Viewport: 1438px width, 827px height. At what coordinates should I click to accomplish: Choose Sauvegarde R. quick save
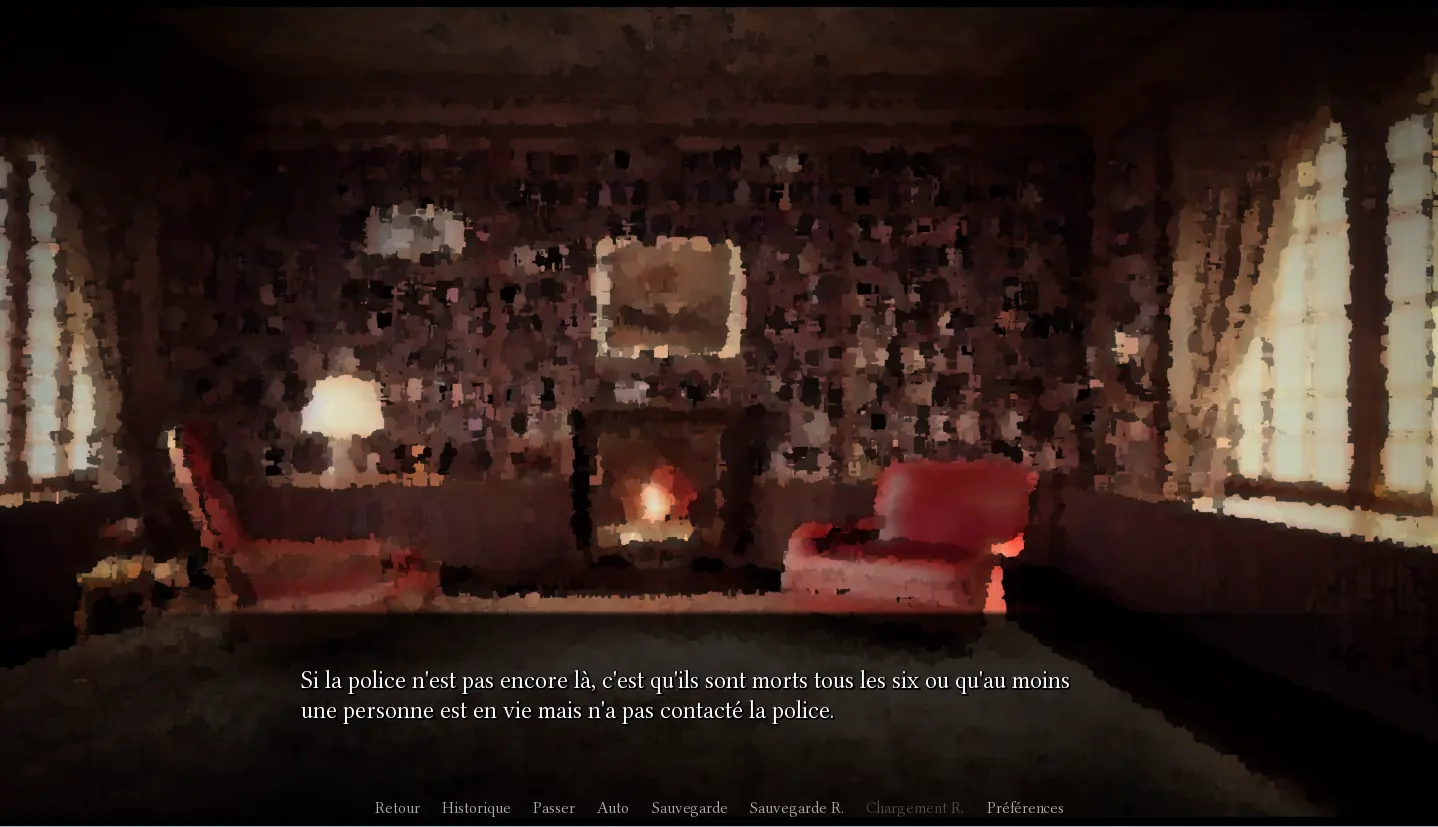(796, 808)
